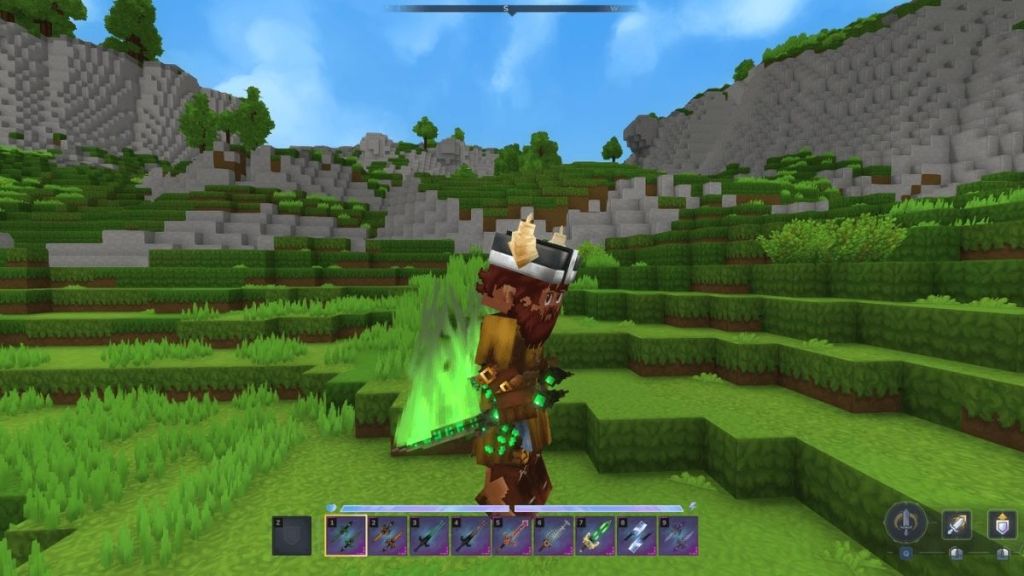Use the sword attack ability icon
1024x576 pixels.
point(956,524)
